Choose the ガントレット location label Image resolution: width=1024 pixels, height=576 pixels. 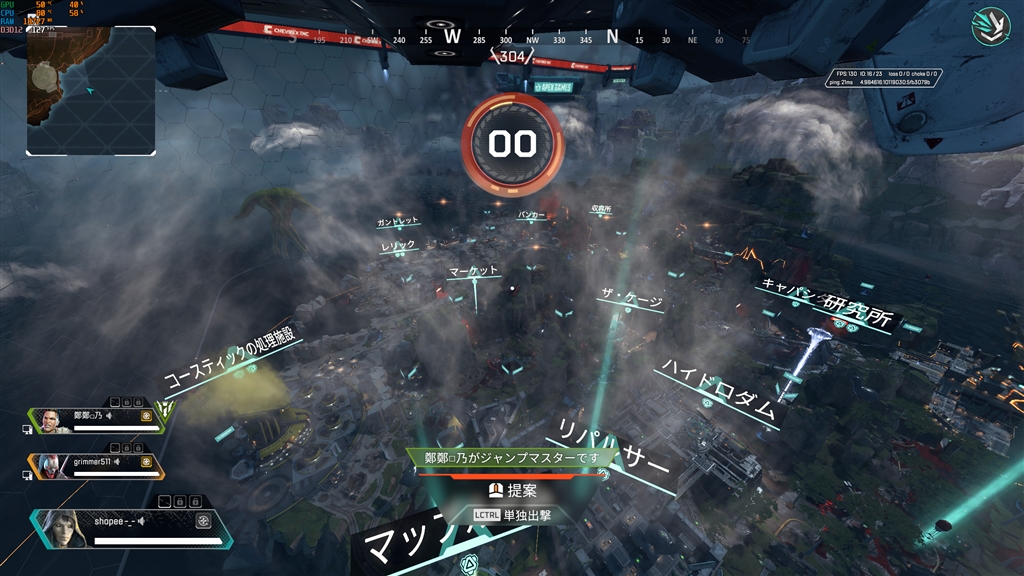pyautogui.click(x=398, y=221)
